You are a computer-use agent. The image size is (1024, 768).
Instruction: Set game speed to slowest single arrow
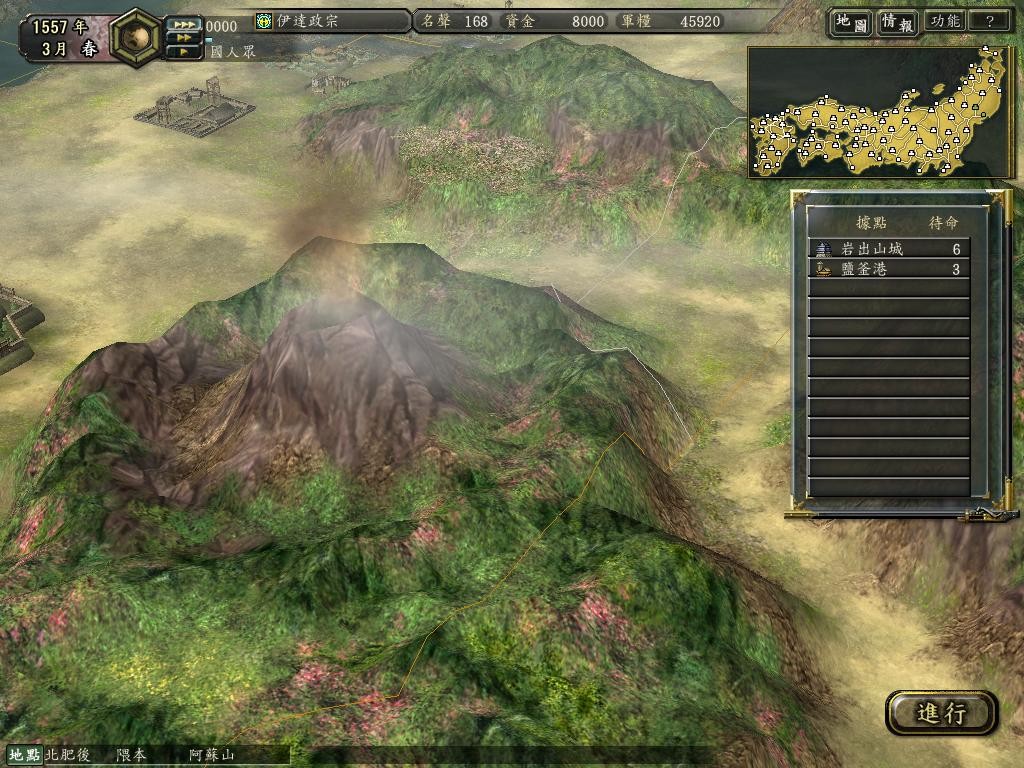[x=183, y=51]
